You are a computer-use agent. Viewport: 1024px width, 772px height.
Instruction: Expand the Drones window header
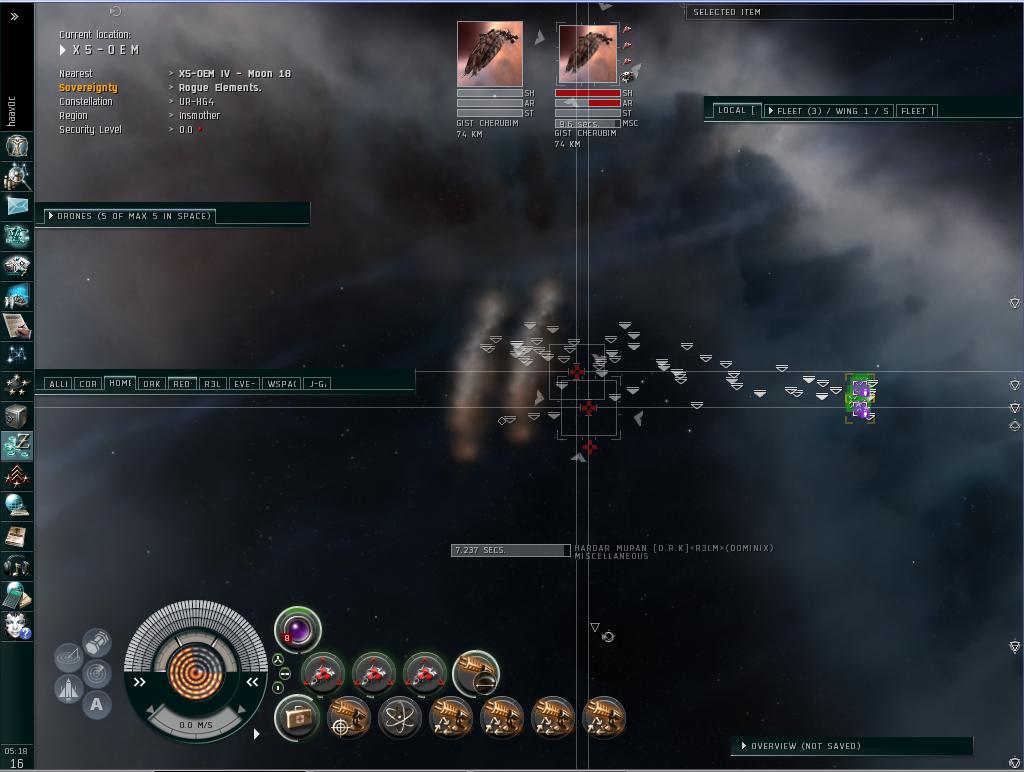(134, 216)
